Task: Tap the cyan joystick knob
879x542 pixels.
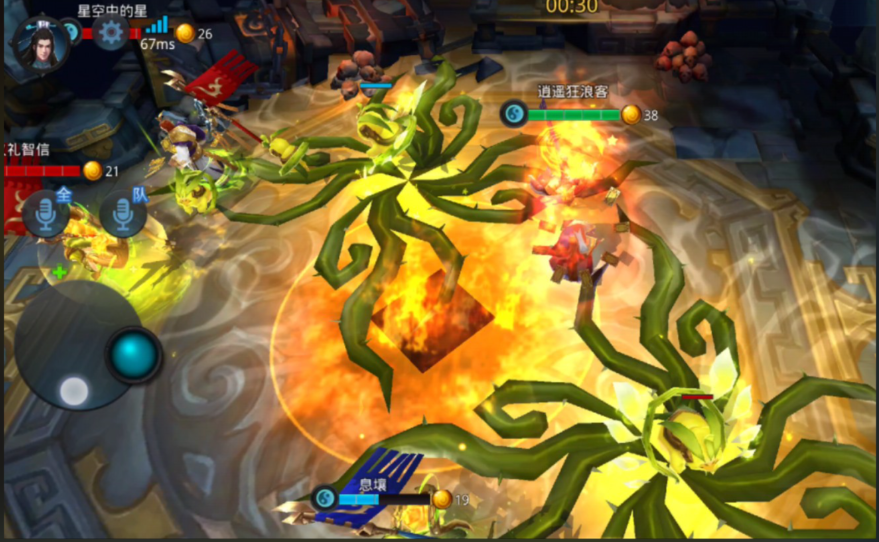Action: pos(134,354)
